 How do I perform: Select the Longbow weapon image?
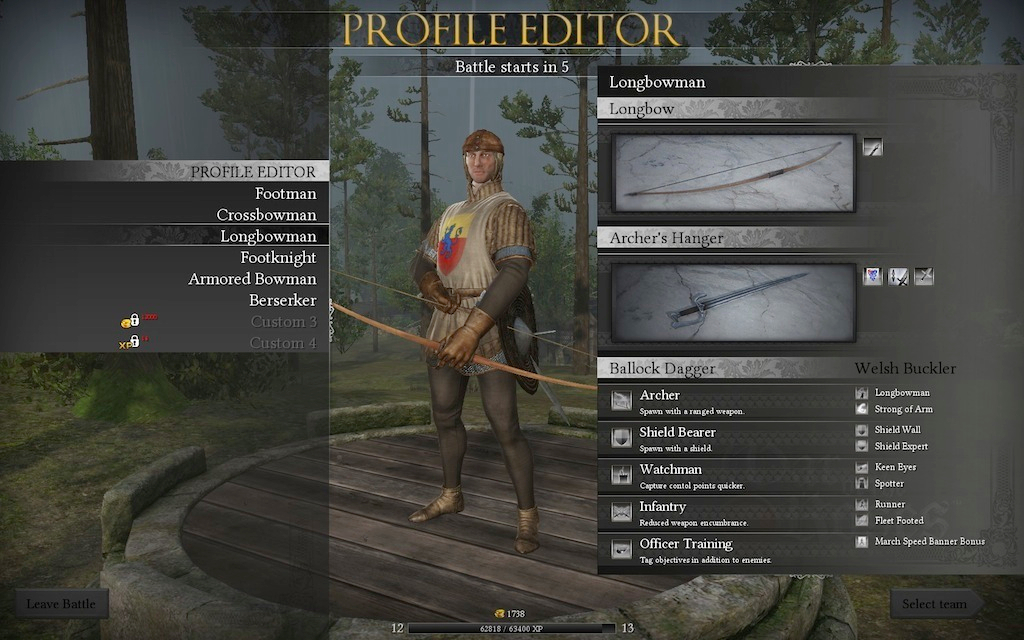(734, 173)
